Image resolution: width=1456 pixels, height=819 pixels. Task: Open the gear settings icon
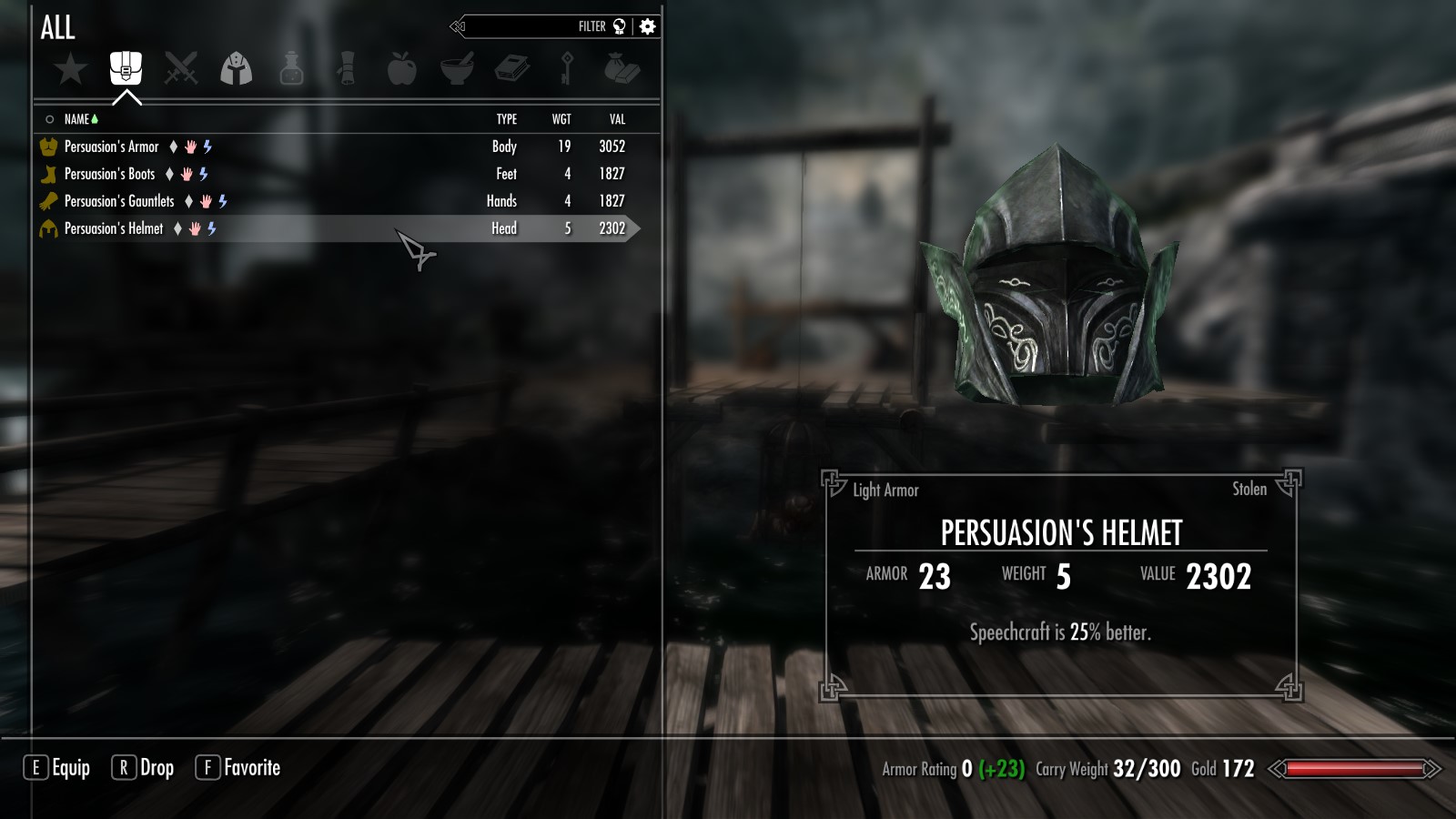(x=648, y=26)
